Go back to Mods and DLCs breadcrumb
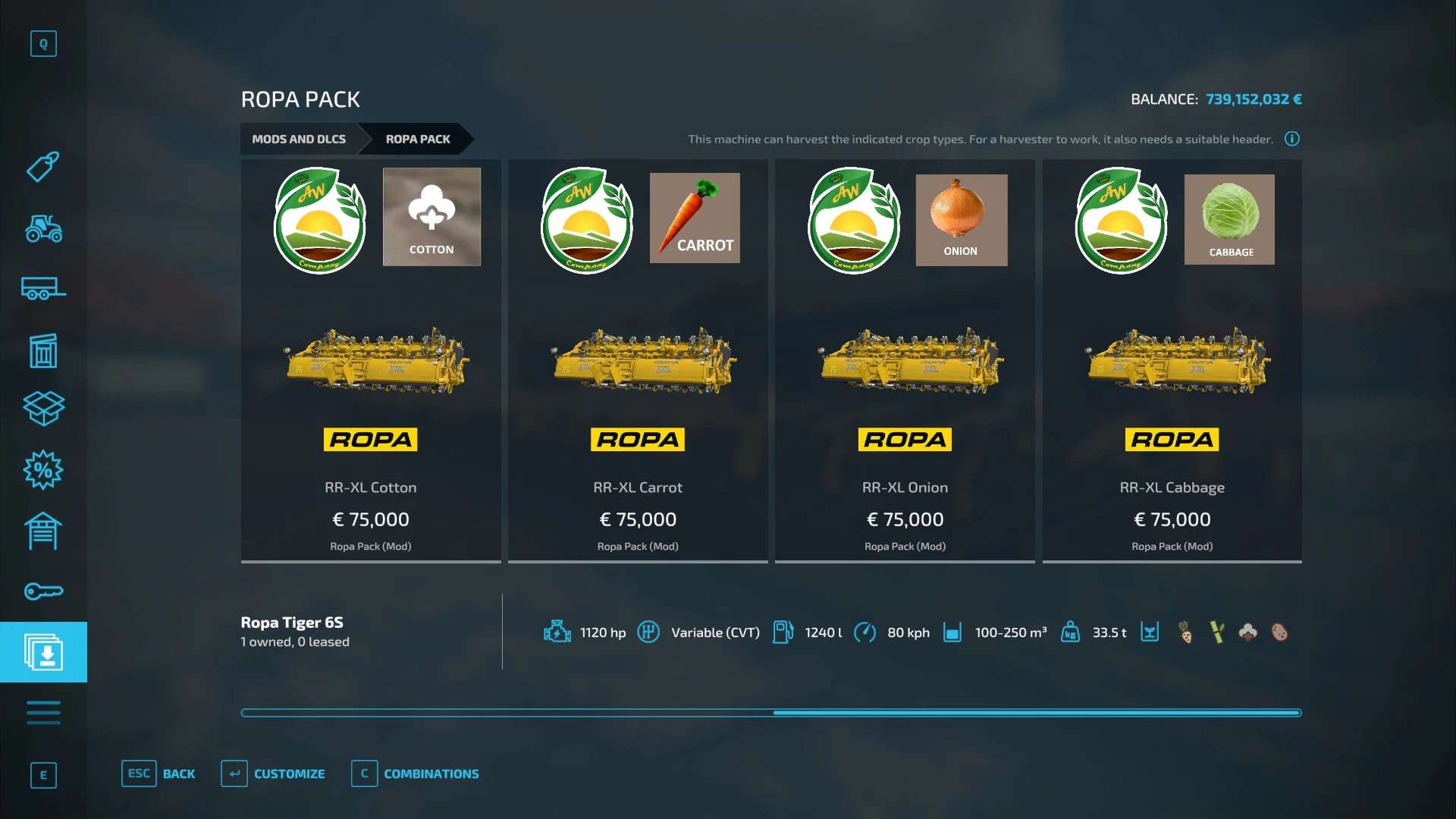This screenshot has height=819, width=1456. 299,140
